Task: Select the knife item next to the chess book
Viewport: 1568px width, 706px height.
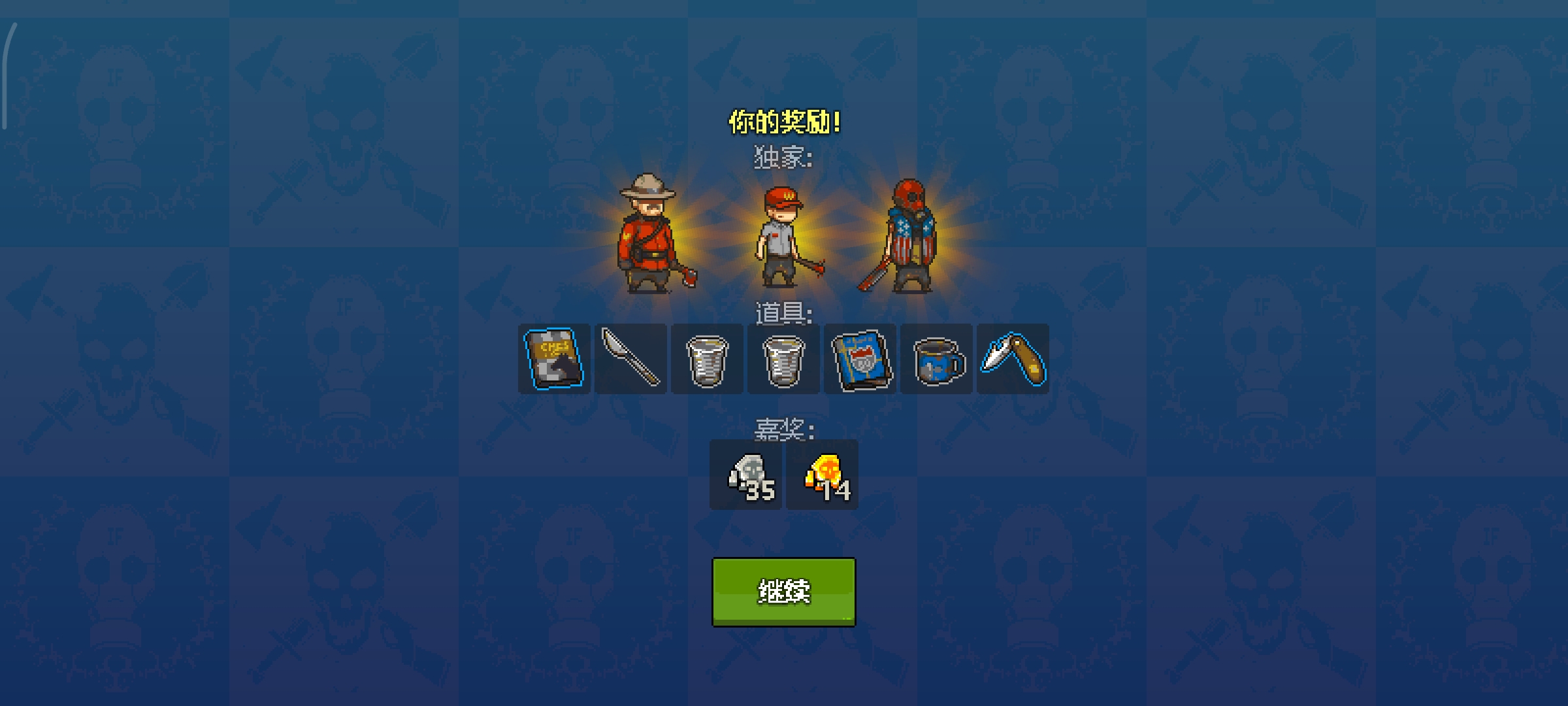Action: coord(631,360)
